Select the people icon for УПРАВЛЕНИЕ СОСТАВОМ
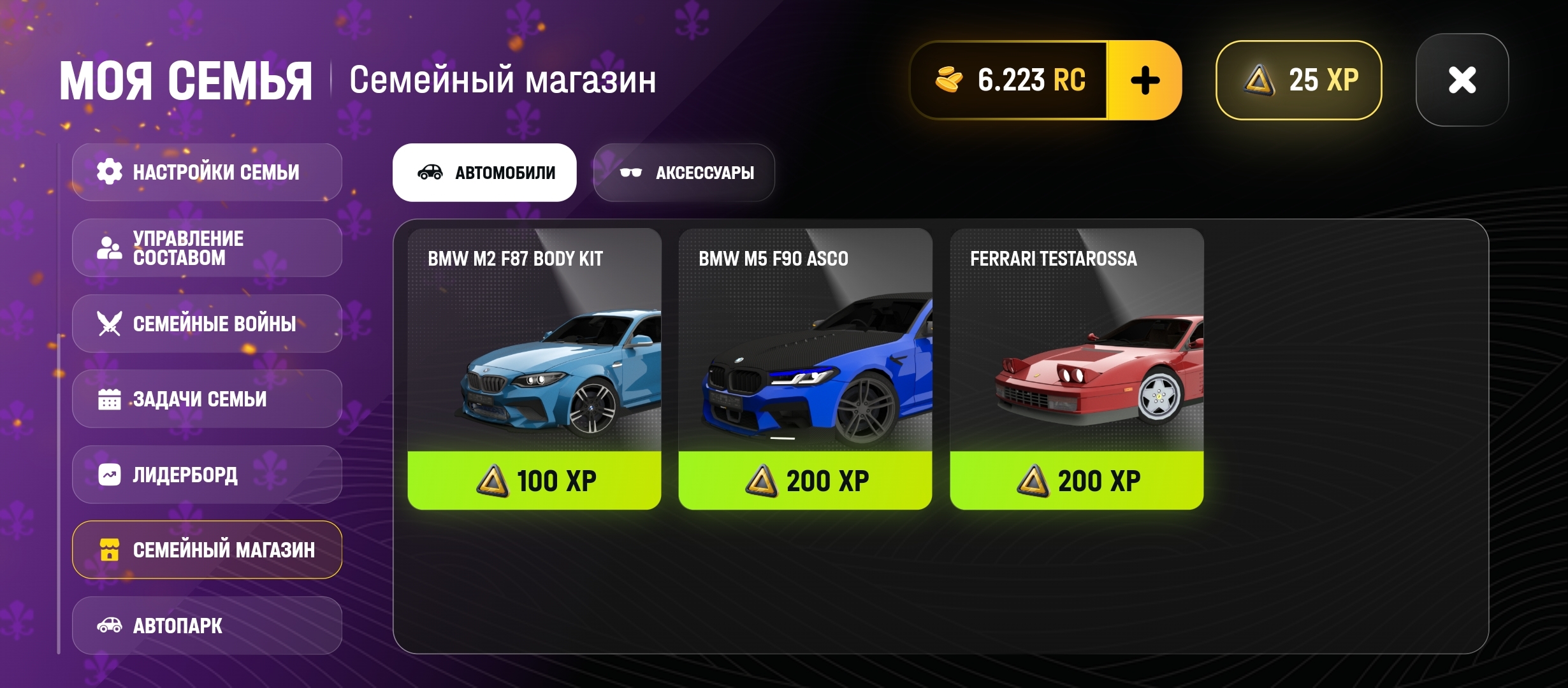 coord(110,247)
